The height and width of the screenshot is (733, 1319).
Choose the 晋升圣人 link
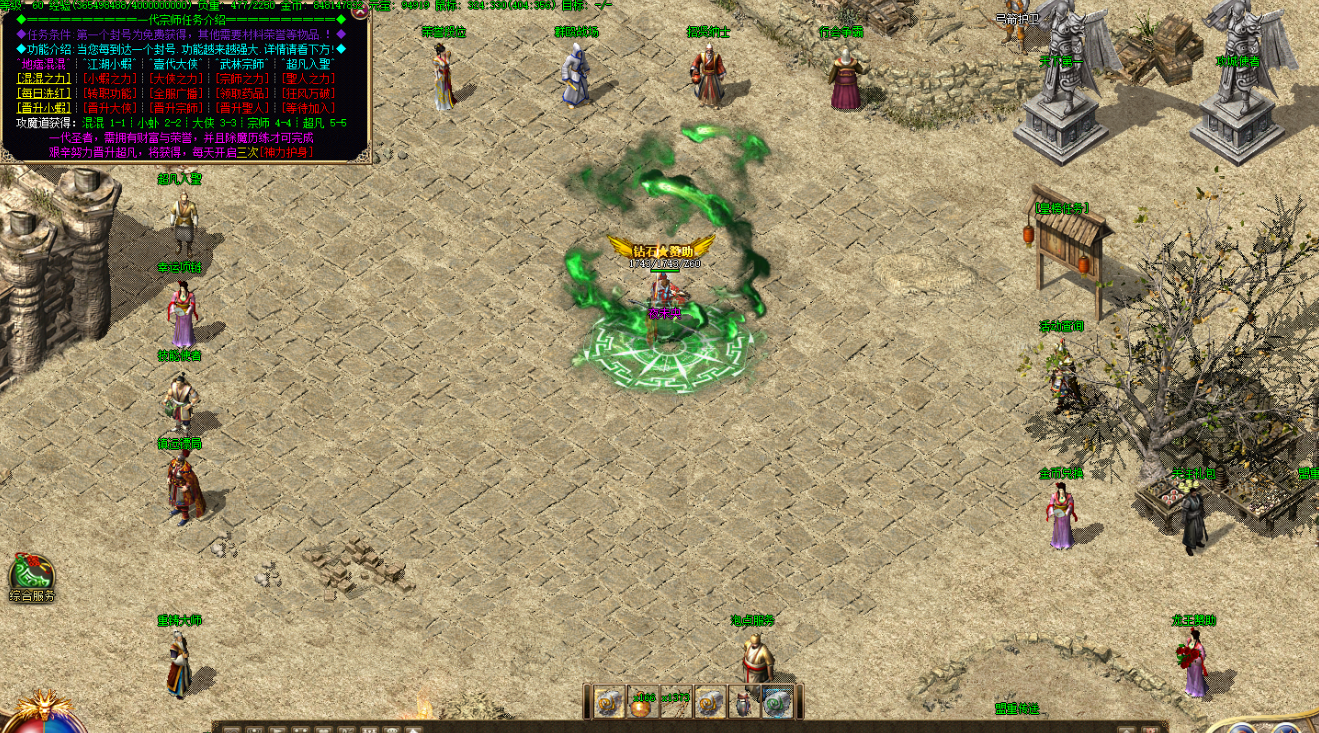coord(242,108)
